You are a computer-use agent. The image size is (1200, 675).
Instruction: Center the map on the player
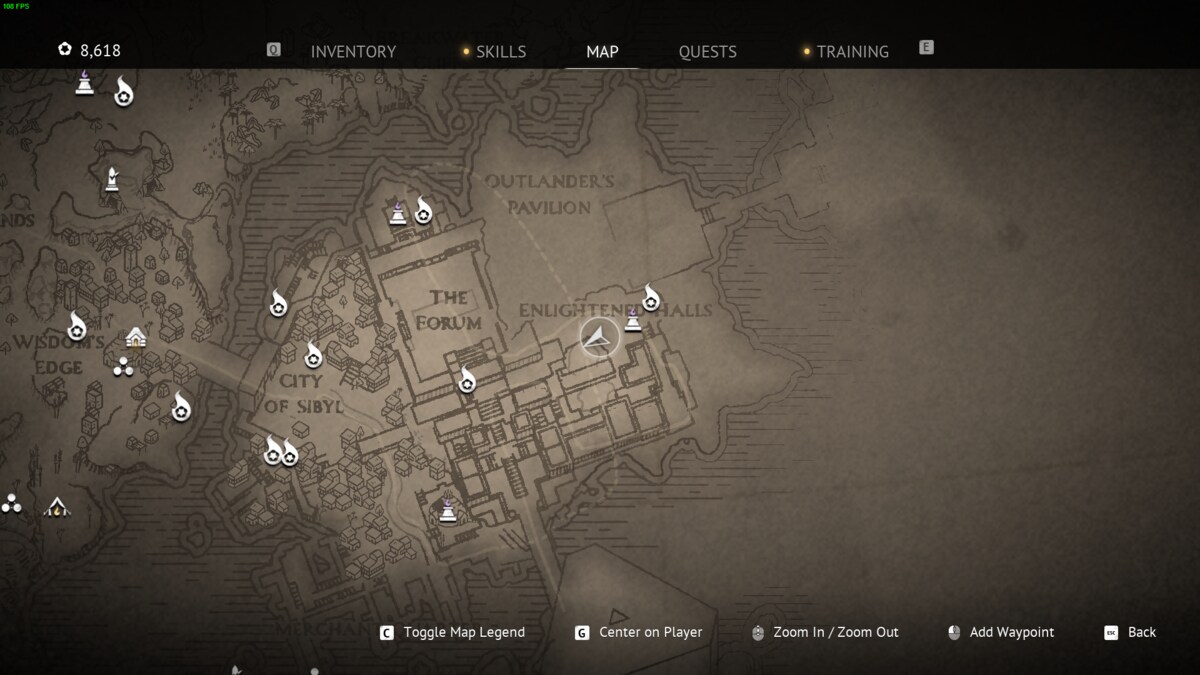coord(650,632)
